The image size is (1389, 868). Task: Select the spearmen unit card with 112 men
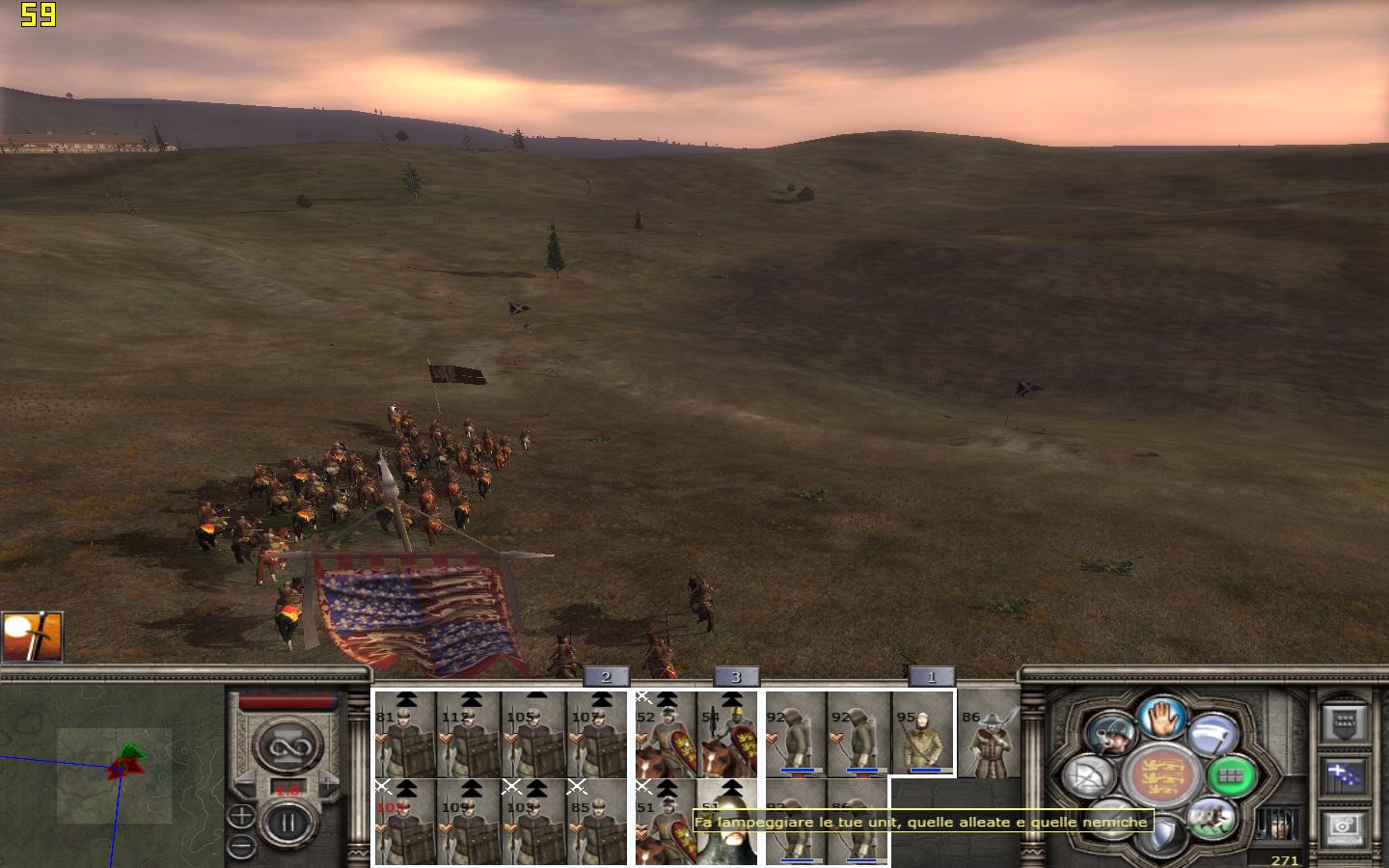[468, 735]
